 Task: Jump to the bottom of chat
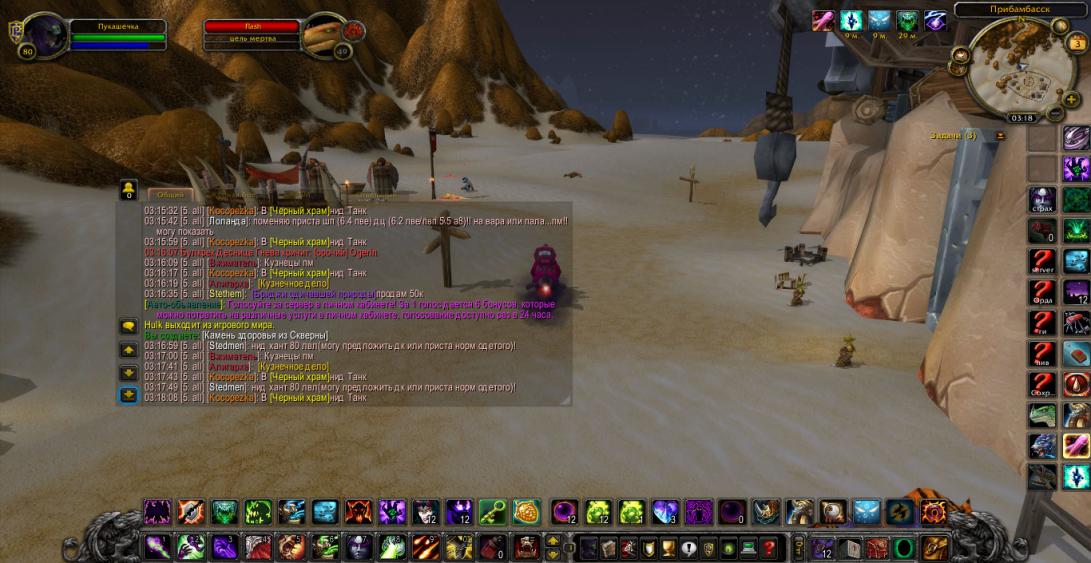(128, 395)
